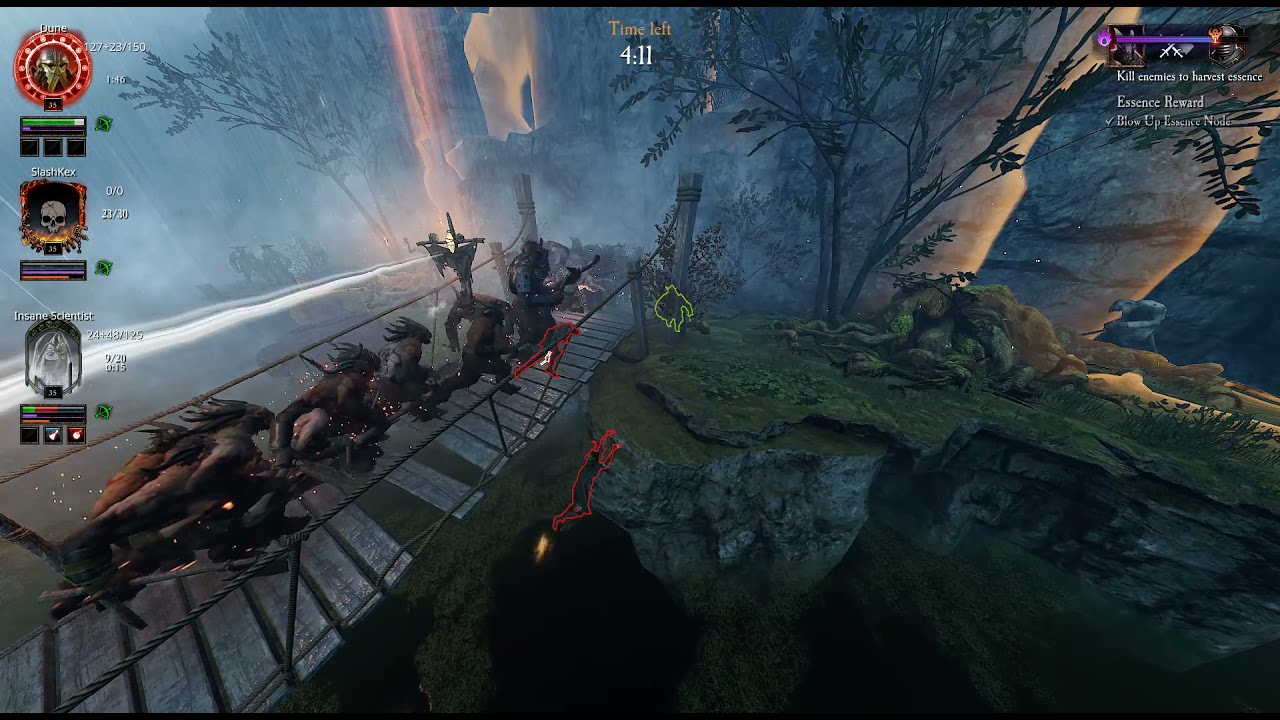The height and width of the screenshot is (720, 1280).
Task: Select Insane Scientist's red fireball item slot
Action: point(77,434)
